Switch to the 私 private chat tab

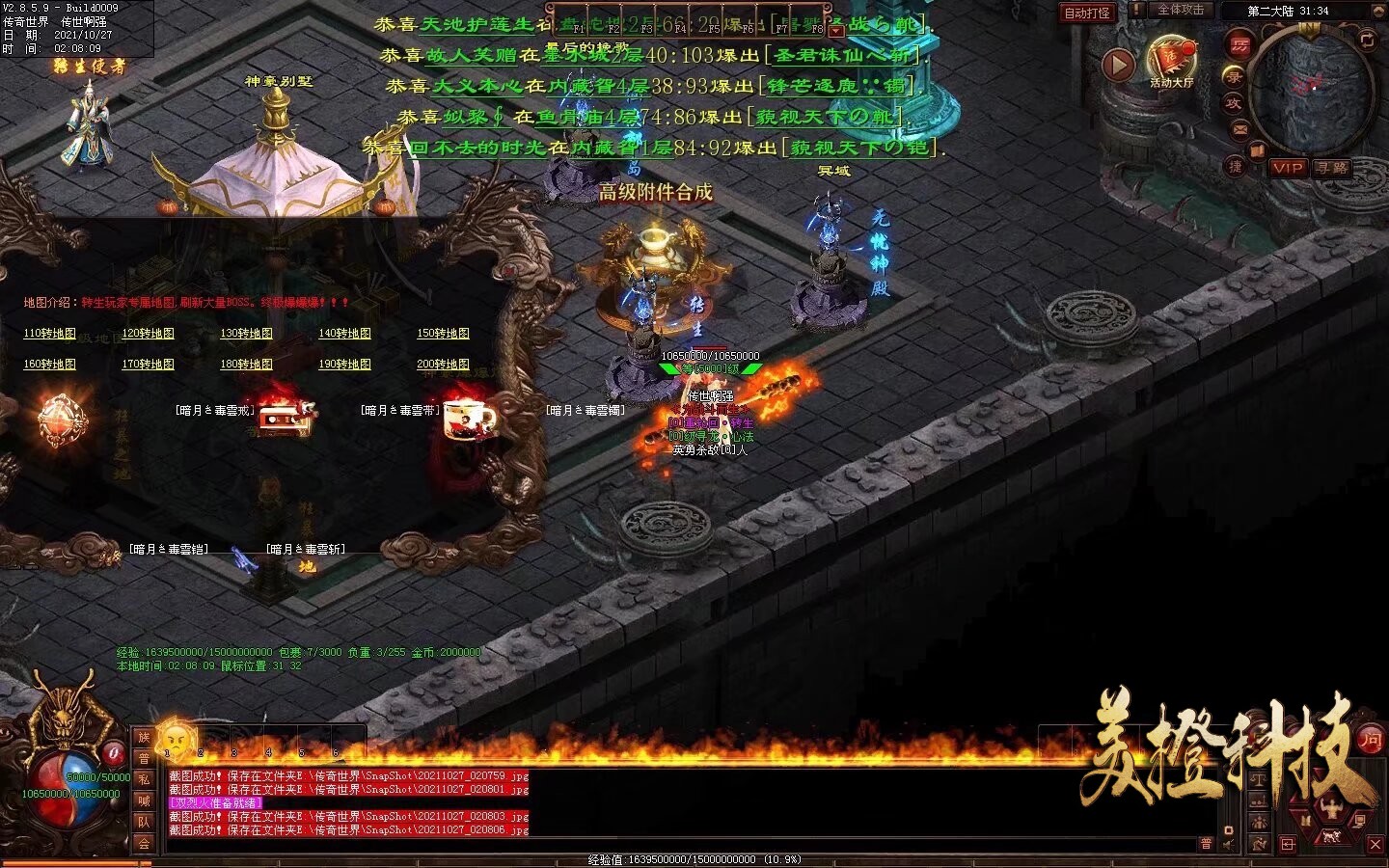click(145, 780)
